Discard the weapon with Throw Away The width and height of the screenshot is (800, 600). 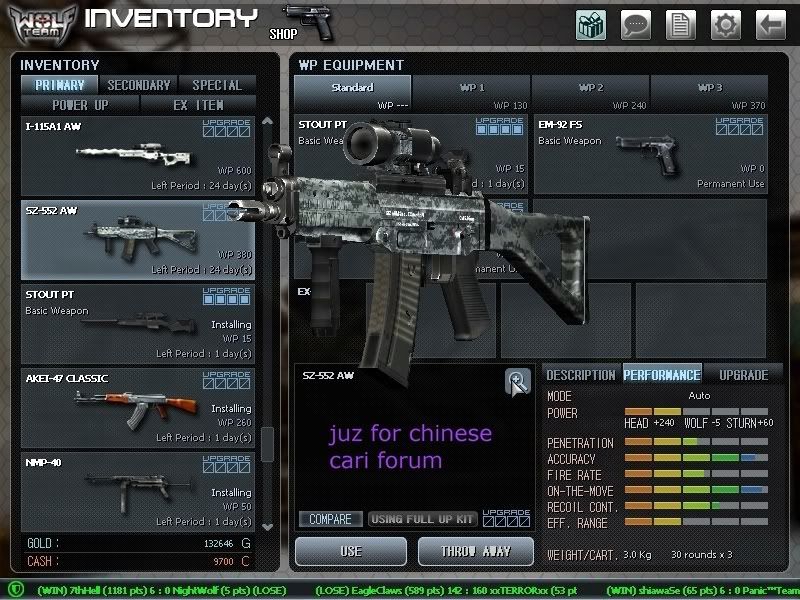[476, 551]
